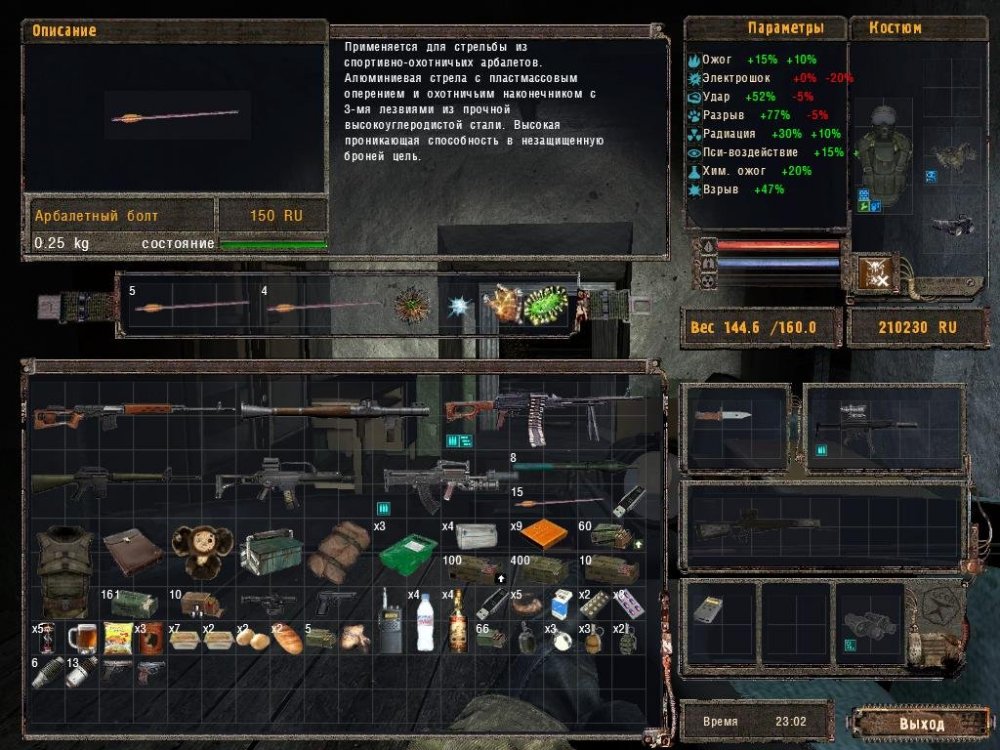Pick the RPG-7 launcher in the backpack
1000x750 pixels.
pyautogui.click(x=335, y=410)
